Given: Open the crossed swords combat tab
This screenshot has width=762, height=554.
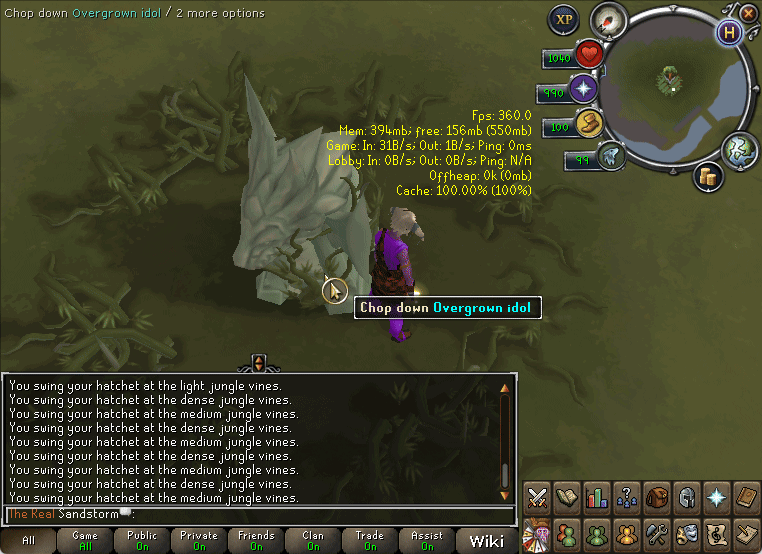Looking at the screenshot, I should pyautogui.click(x=537, y=497).
